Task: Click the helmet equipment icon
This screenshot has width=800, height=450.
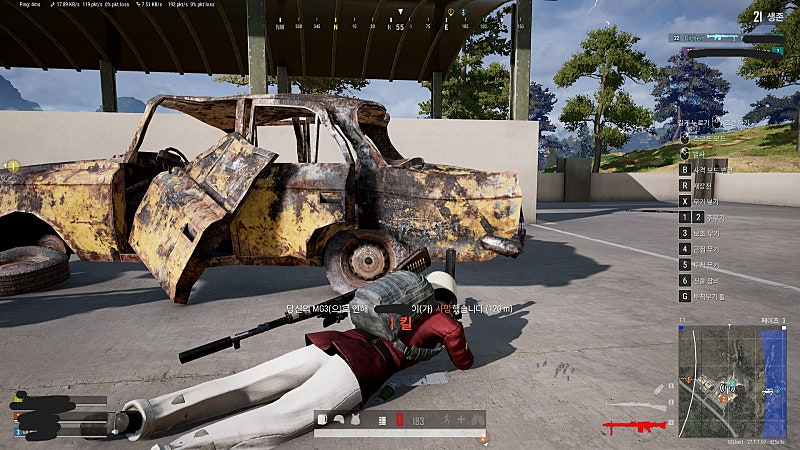Action: (x=340, y=421)
